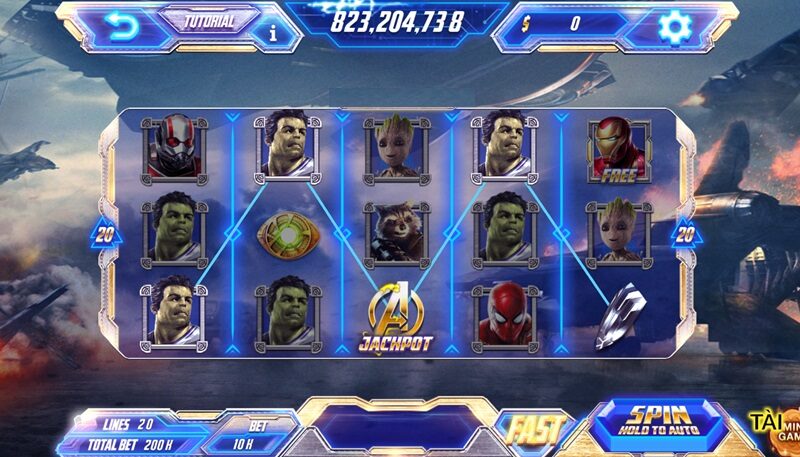This screenshot has width=800, height=457.
Task: Select the right 20 payline marker
Action: pos(686,235)
